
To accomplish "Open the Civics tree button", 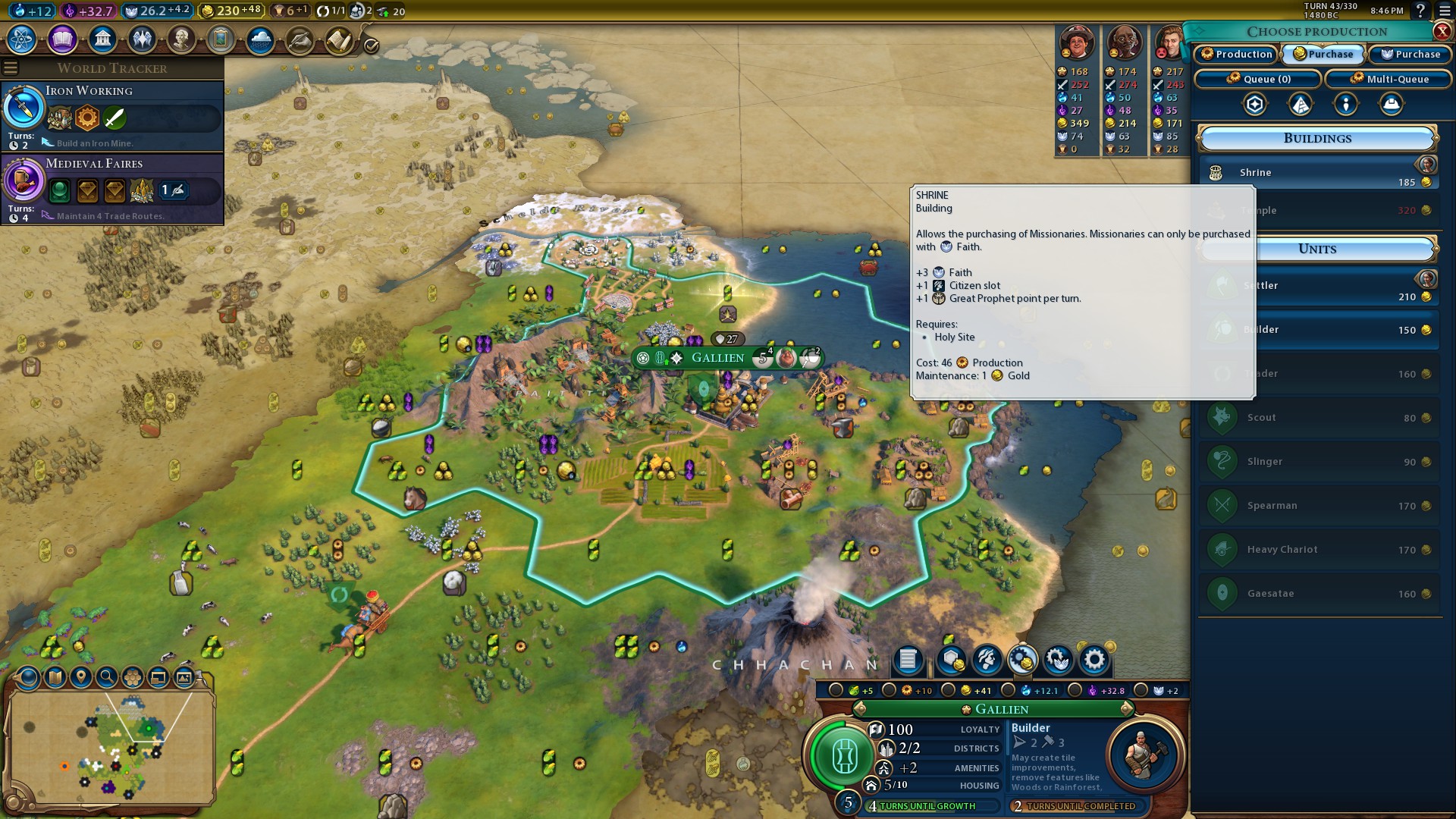I will point(62,39).
